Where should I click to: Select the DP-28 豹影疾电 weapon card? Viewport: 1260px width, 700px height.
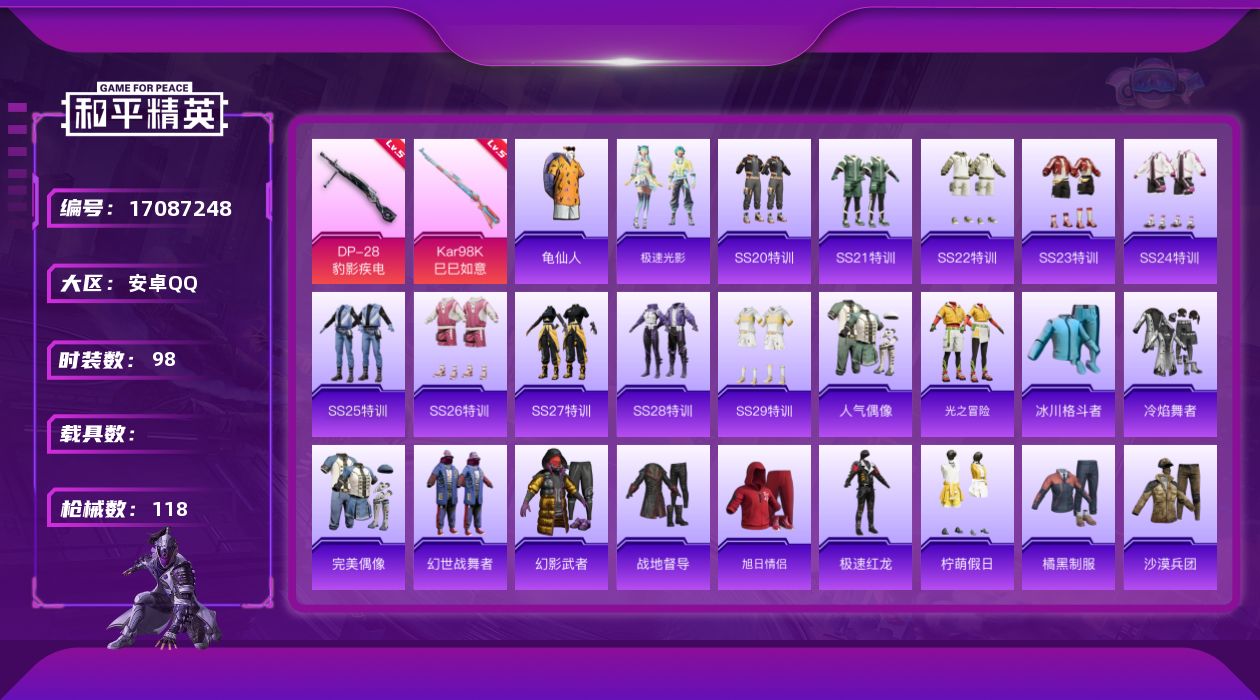[x=358, y=211]
